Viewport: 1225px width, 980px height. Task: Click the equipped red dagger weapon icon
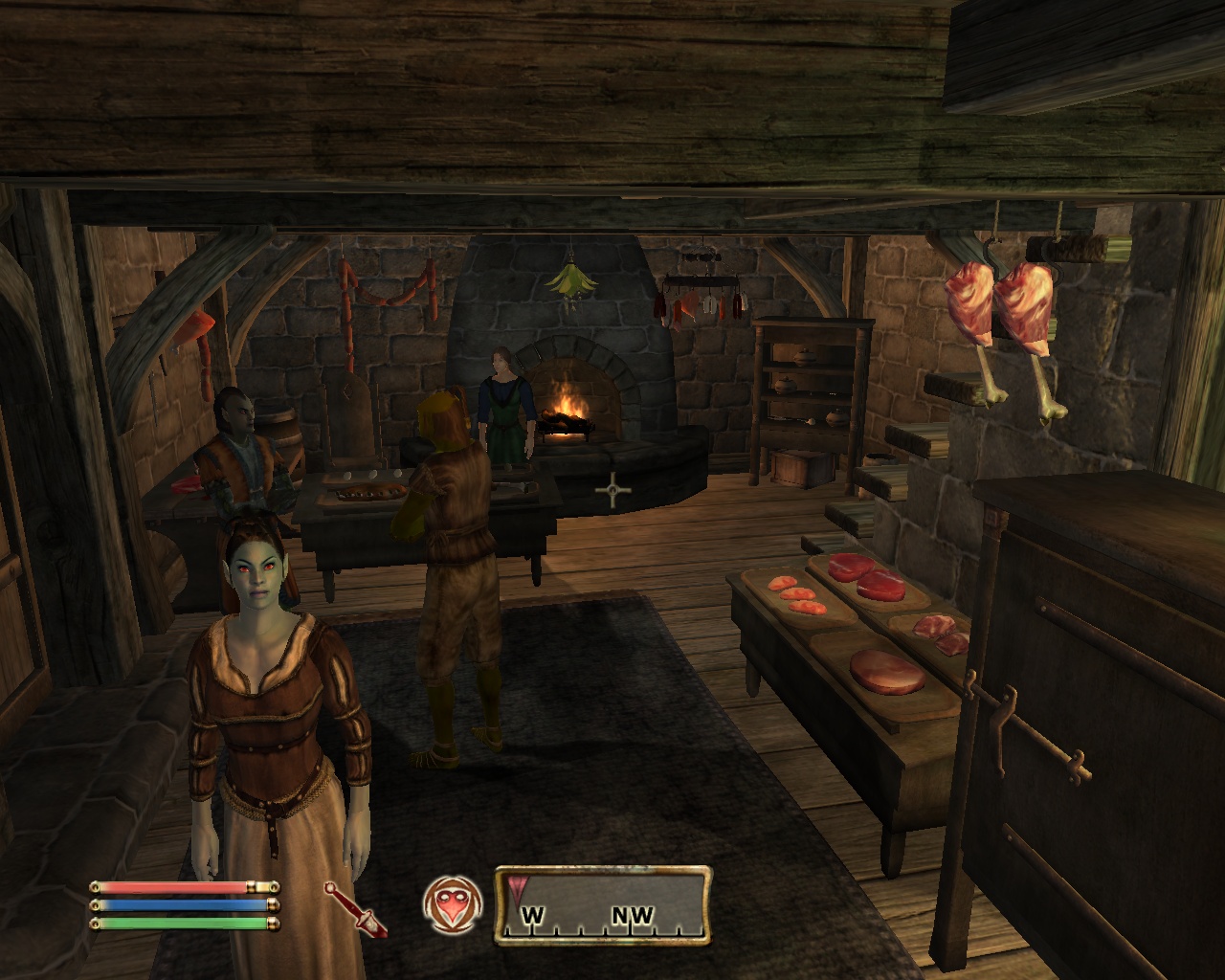click(x=354, y=907)
